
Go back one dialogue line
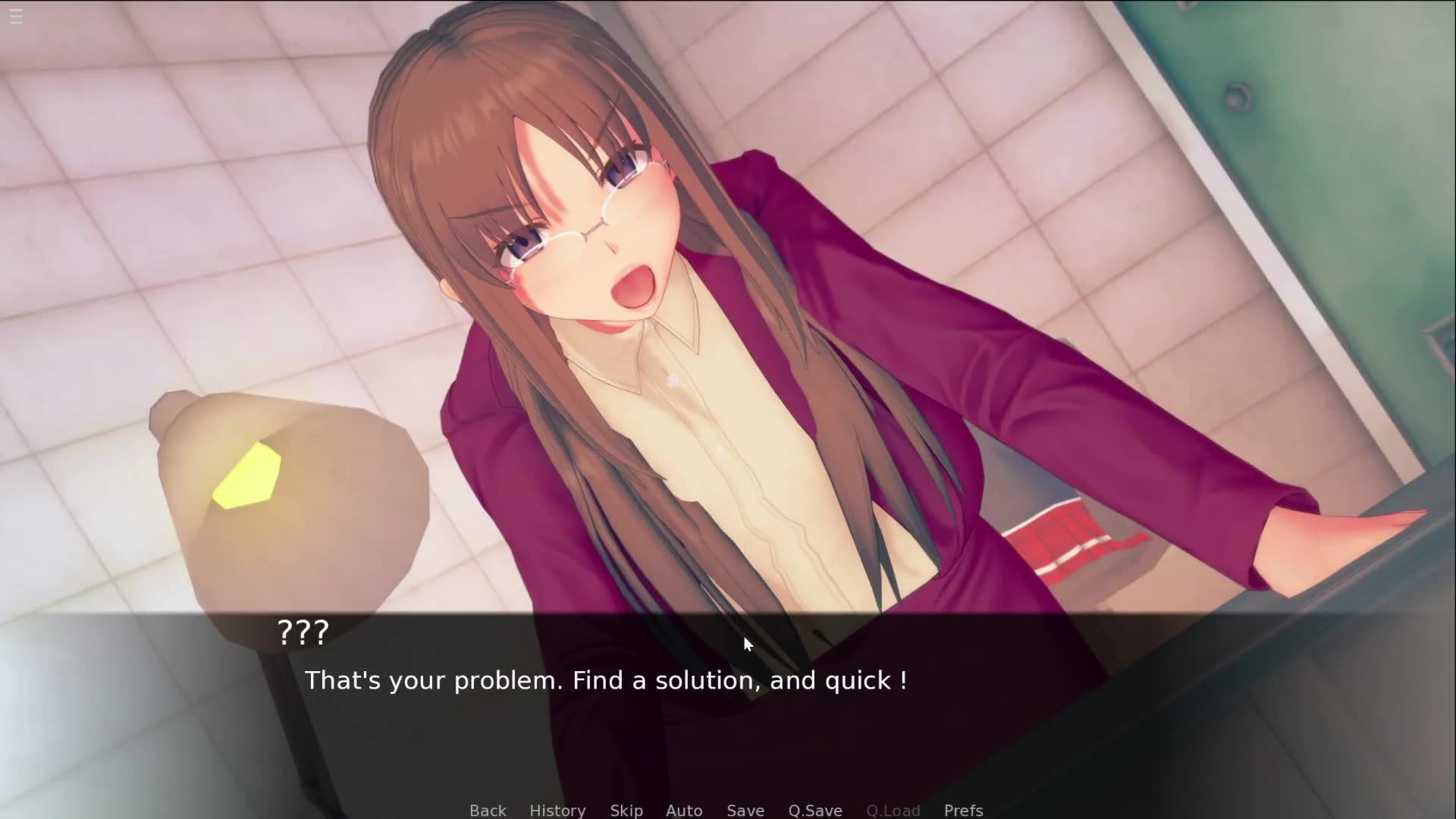(x=488, y=810)
